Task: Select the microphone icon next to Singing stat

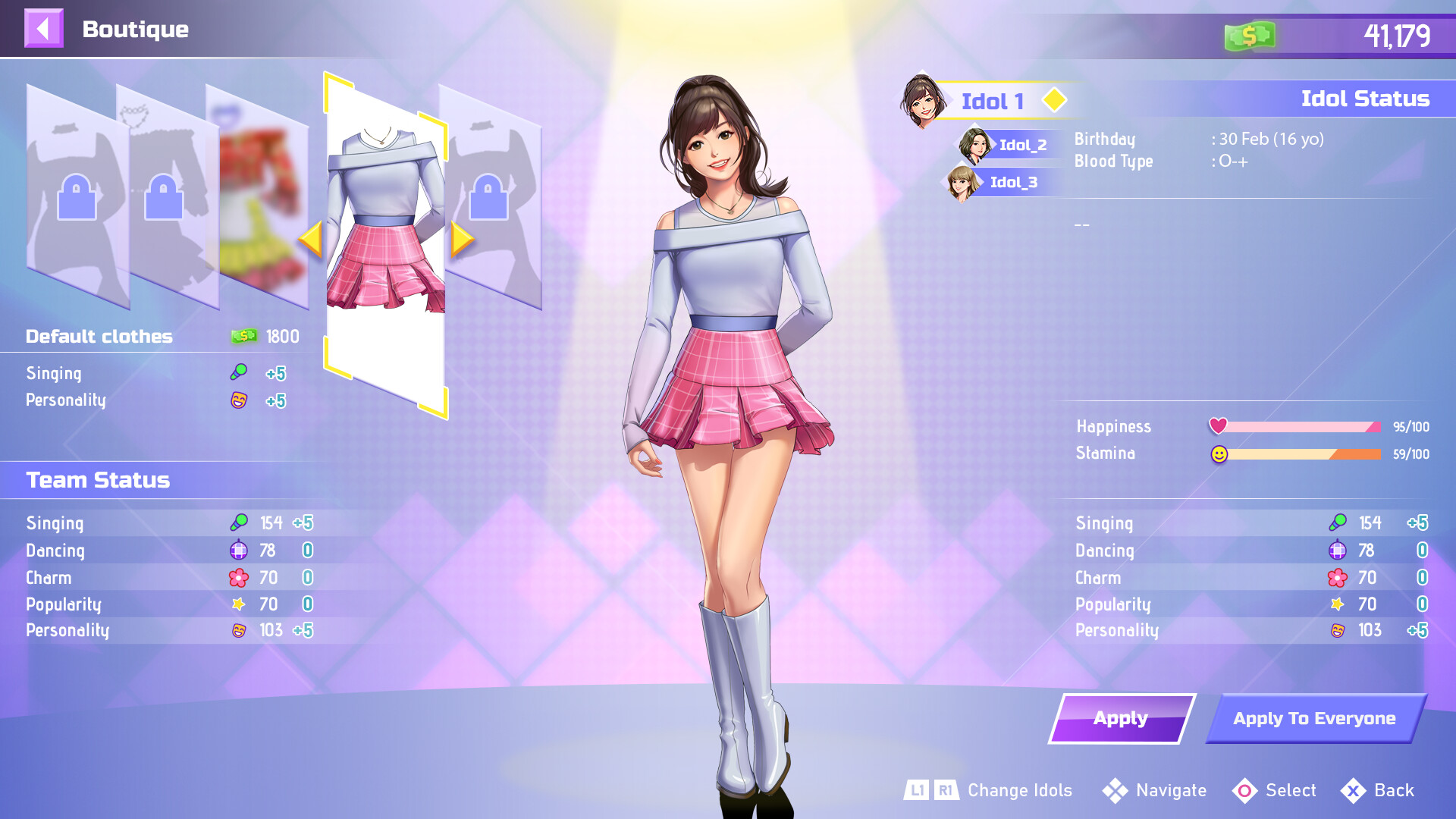Action: 238,522
